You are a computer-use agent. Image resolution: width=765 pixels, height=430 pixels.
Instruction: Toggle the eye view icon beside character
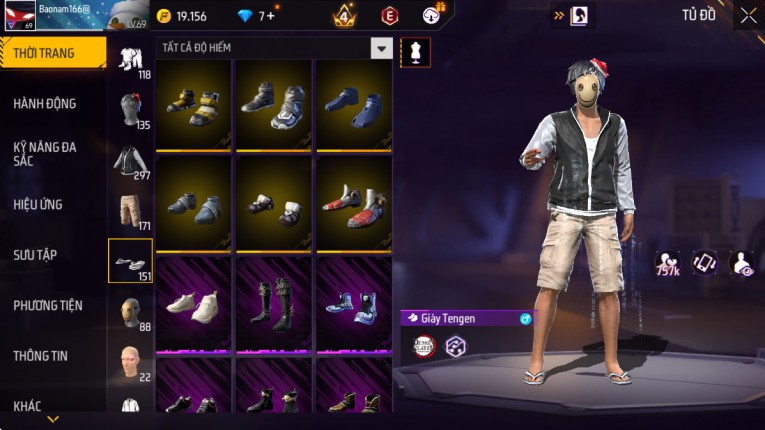click(x=741, y=263)
